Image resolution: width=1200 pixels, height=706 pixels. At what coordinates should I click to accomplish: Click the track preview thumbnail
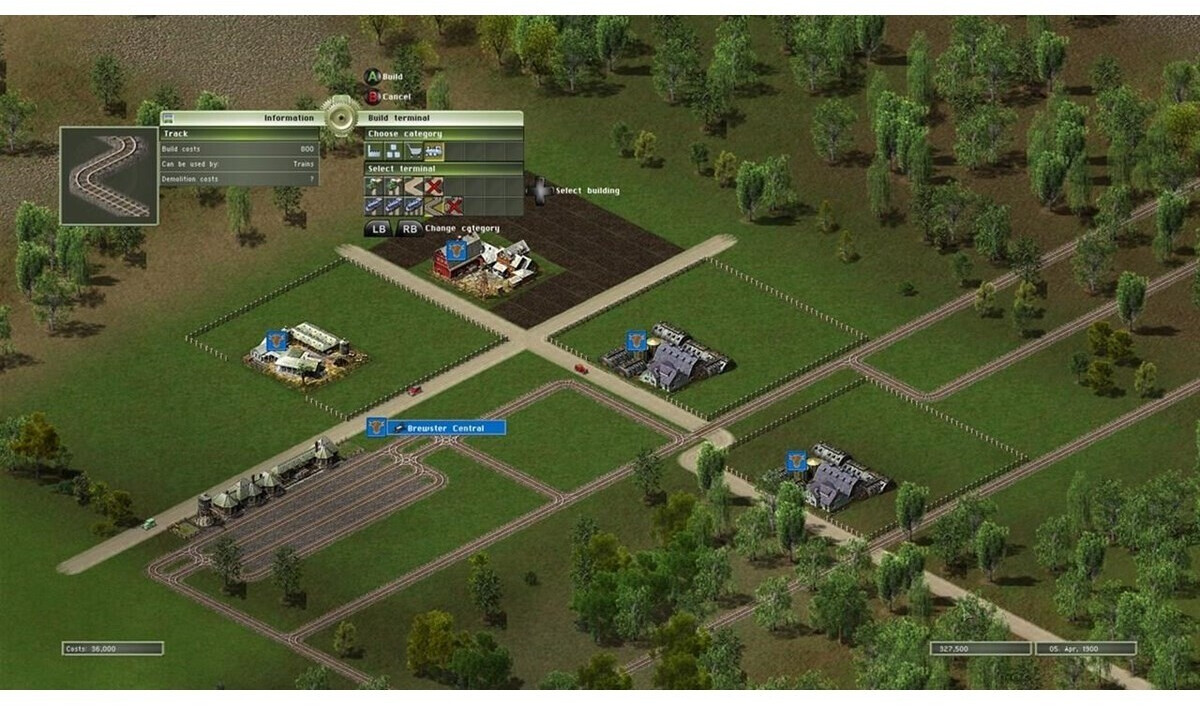click(109, 176)
